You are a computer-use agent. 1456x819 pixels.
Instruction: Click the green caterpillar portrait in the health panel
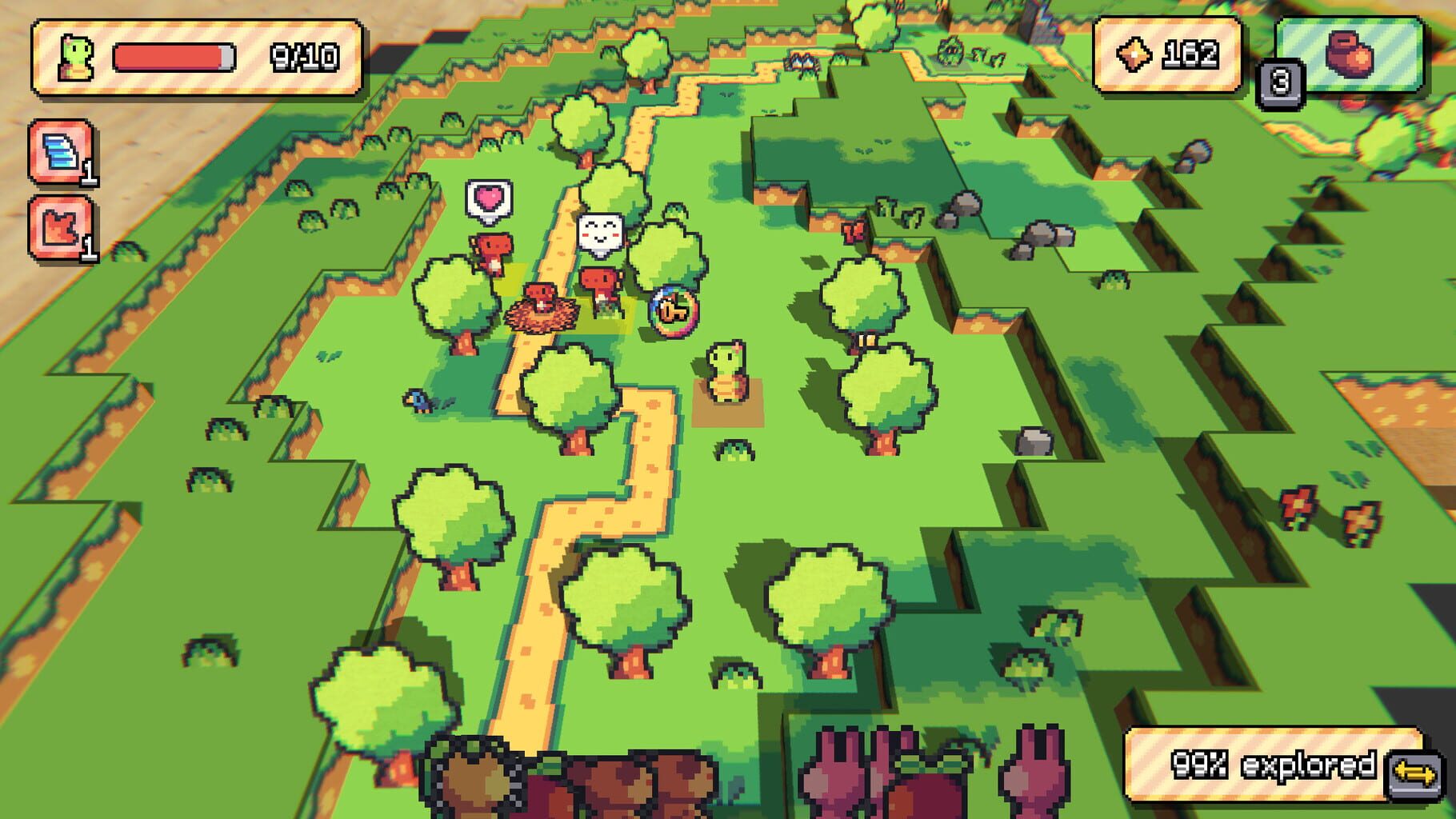pyautogui.click(x=74, y=55)
